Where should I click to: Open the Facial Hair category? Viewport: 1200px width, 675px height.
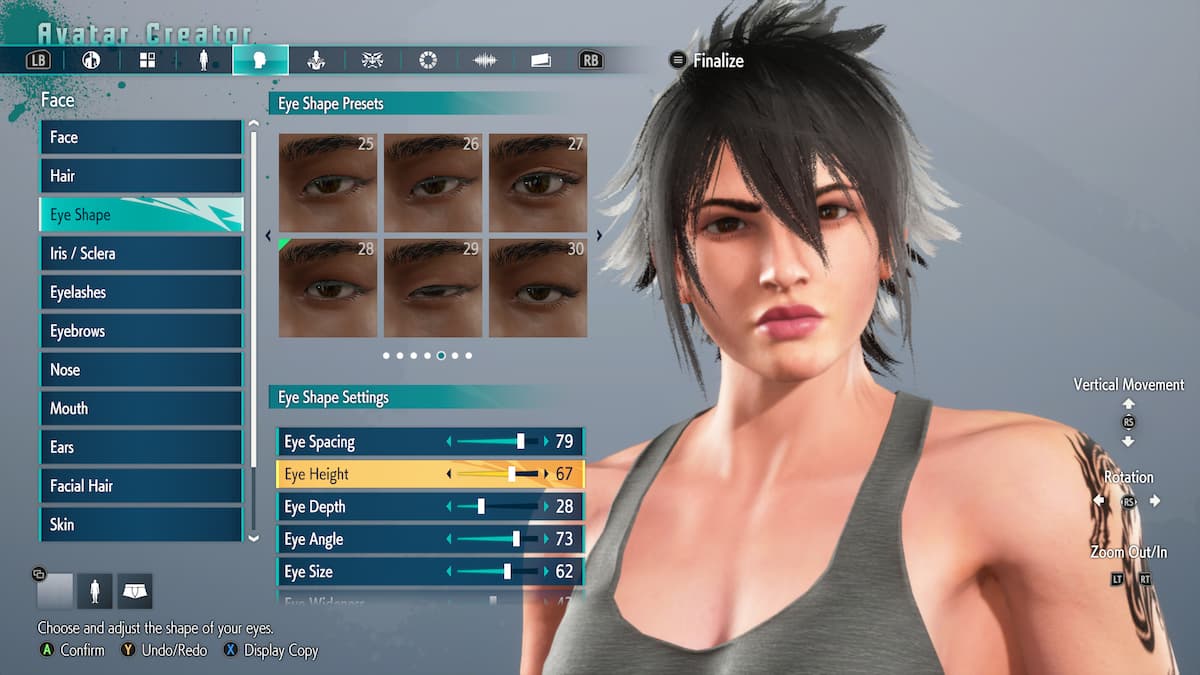140,486
